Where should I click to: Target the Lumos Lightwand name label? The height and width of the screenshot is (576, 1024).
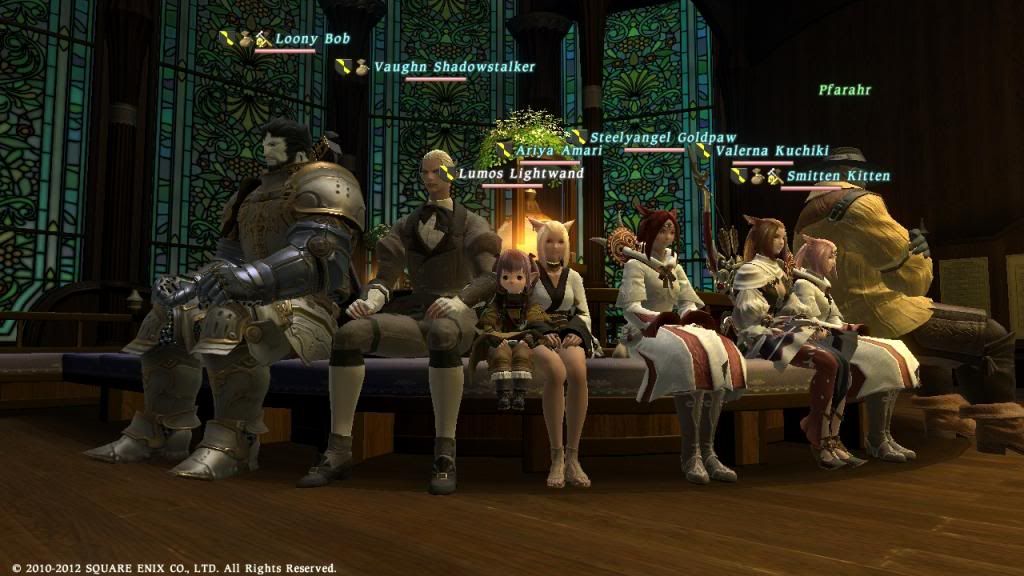point(520,174)
